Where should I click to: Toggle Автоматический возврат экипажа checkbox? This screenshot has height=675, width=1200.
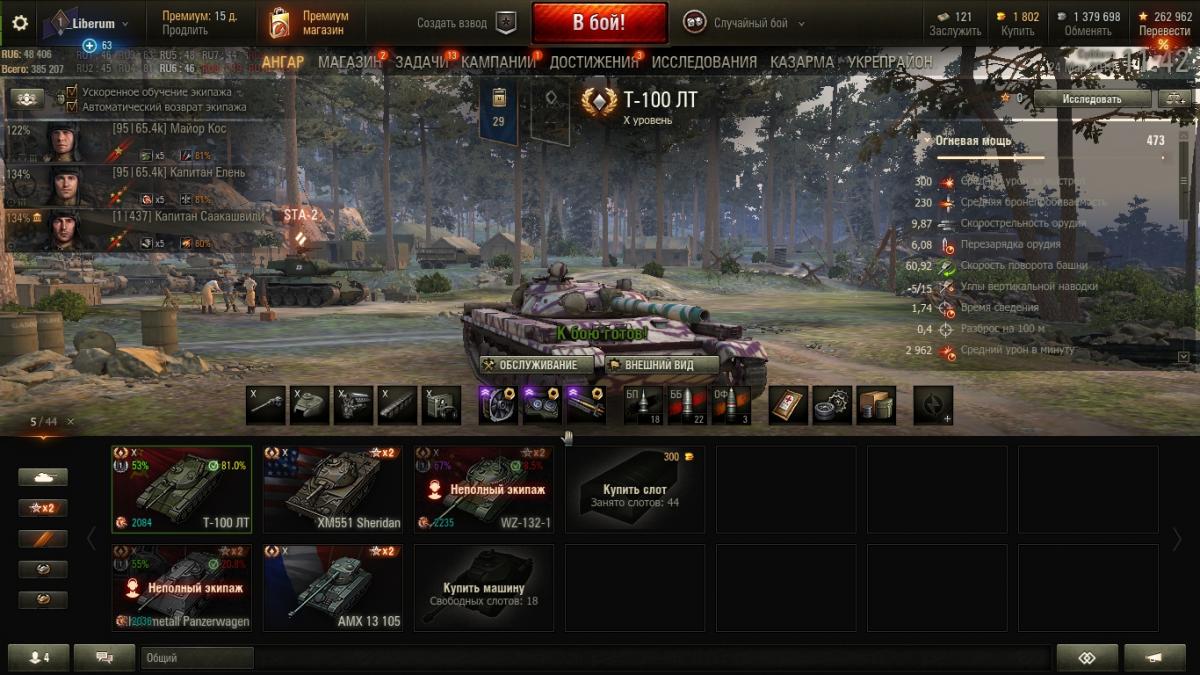coord(71,106)
